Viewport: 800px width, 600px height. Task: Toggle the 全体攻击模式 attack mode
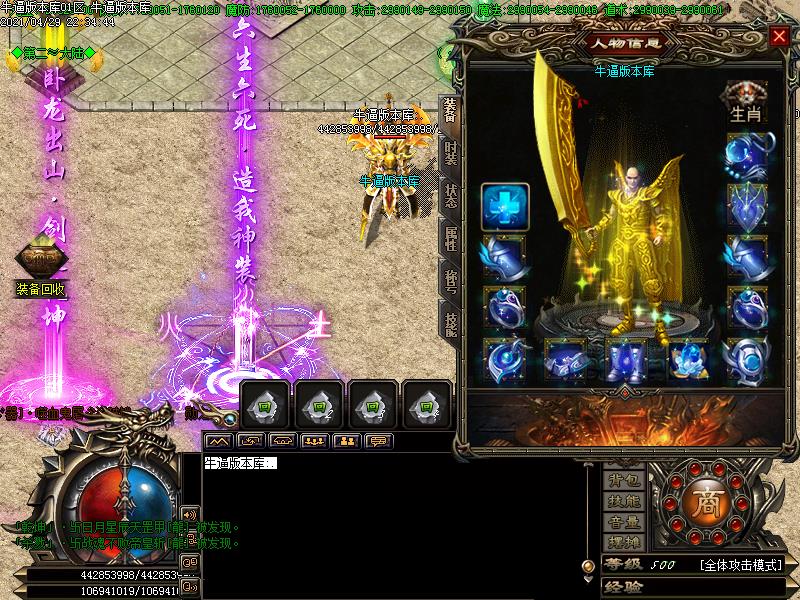point(740,565)
